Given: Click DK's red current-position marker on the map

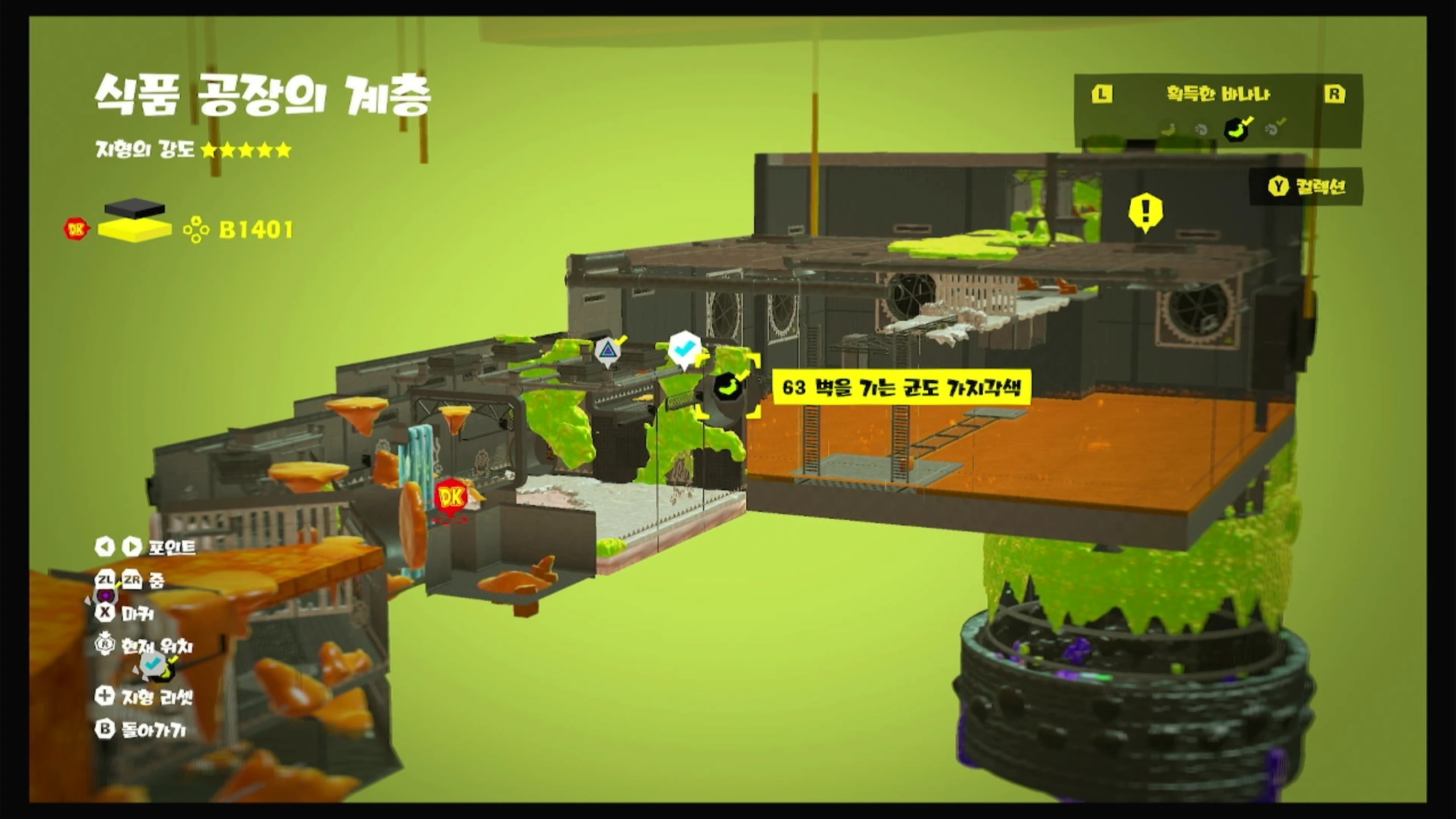Looking at the screenshot, I should (451, 498).
